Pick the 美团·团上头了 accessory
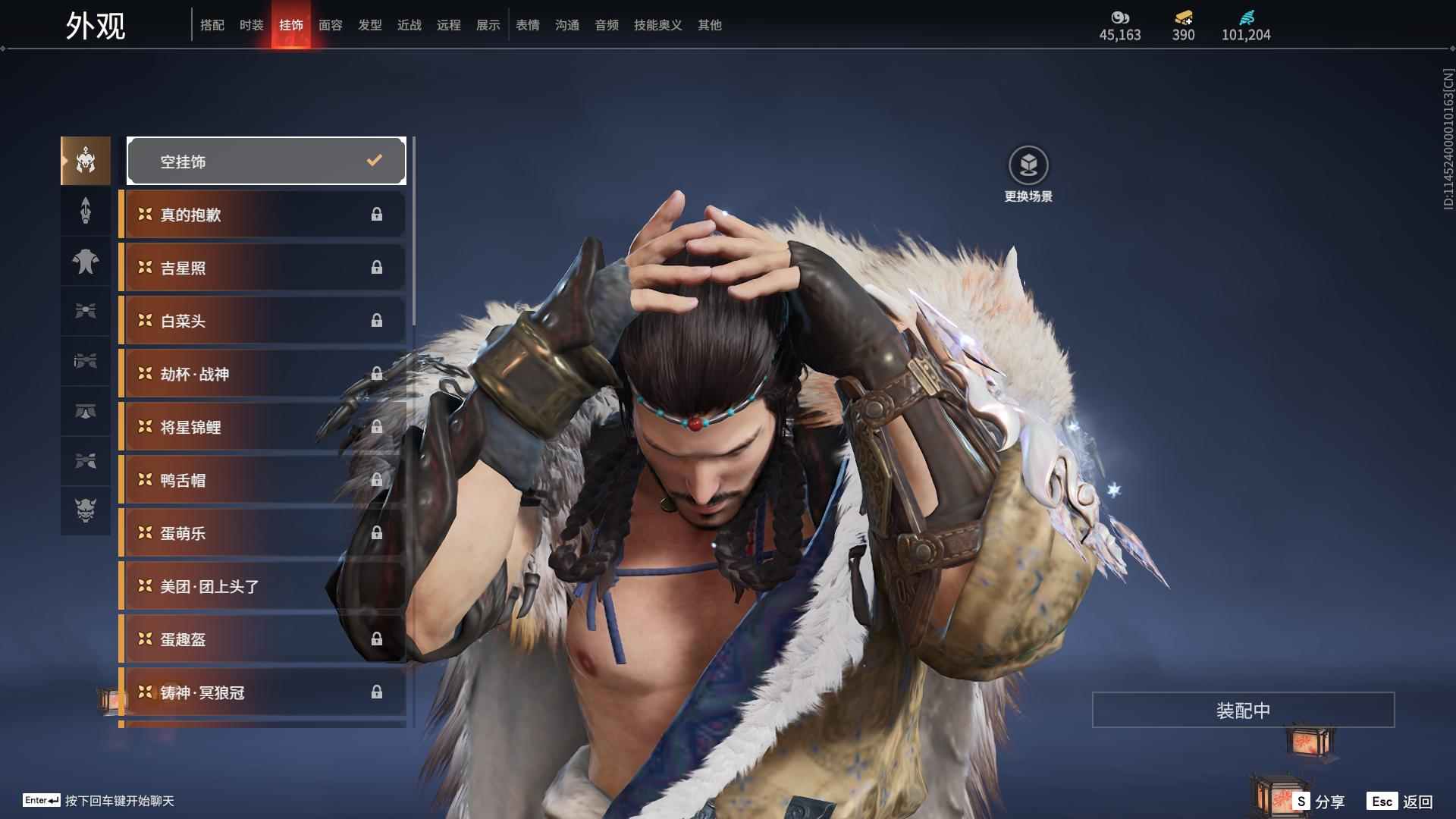The image size is (1456, 819). pyautogui.click(x=263, y=586)
